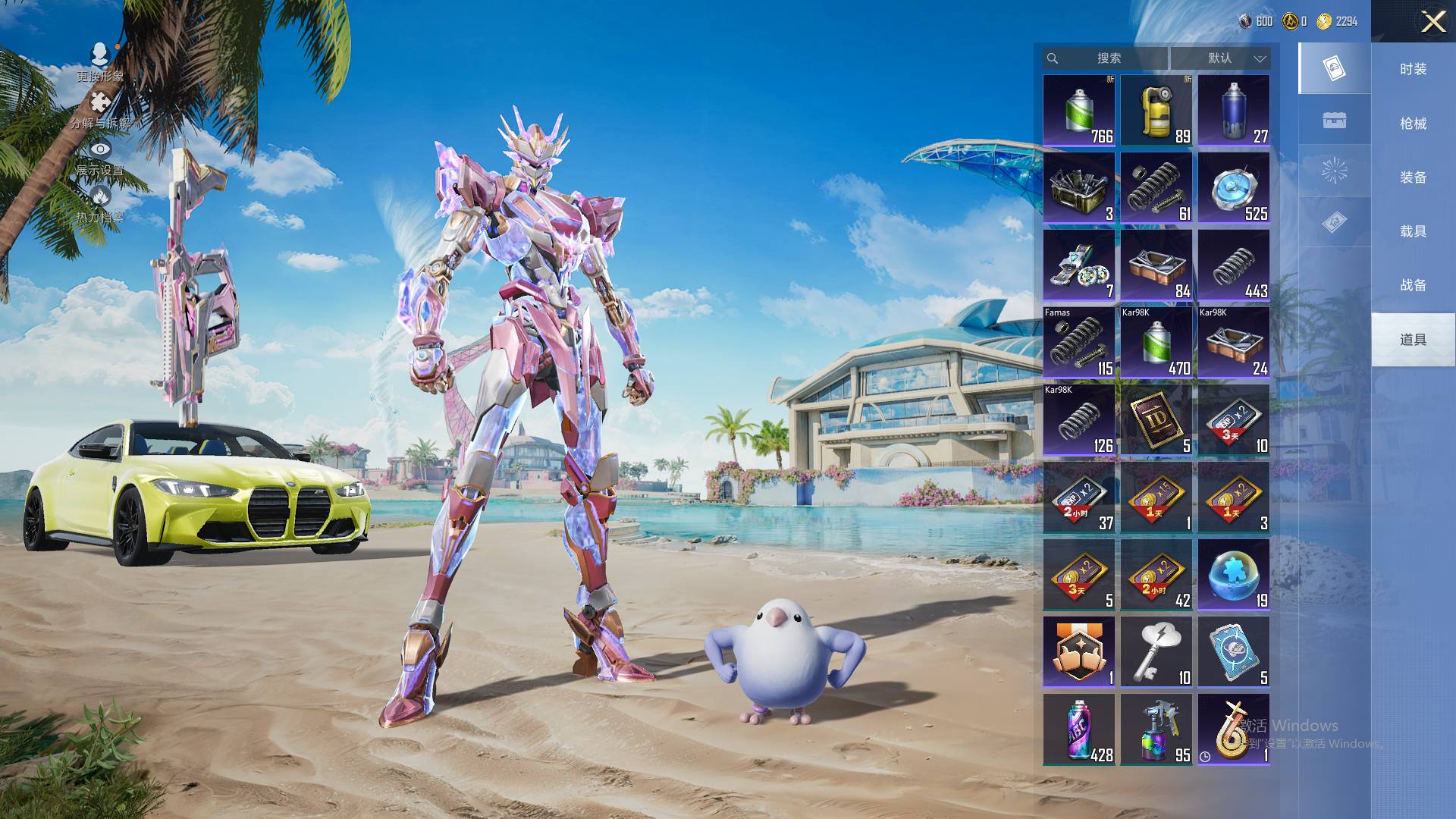This screenshot has height=819, width=1456.
Task: Select the silver key item slot
Action: coord(1156,652)
